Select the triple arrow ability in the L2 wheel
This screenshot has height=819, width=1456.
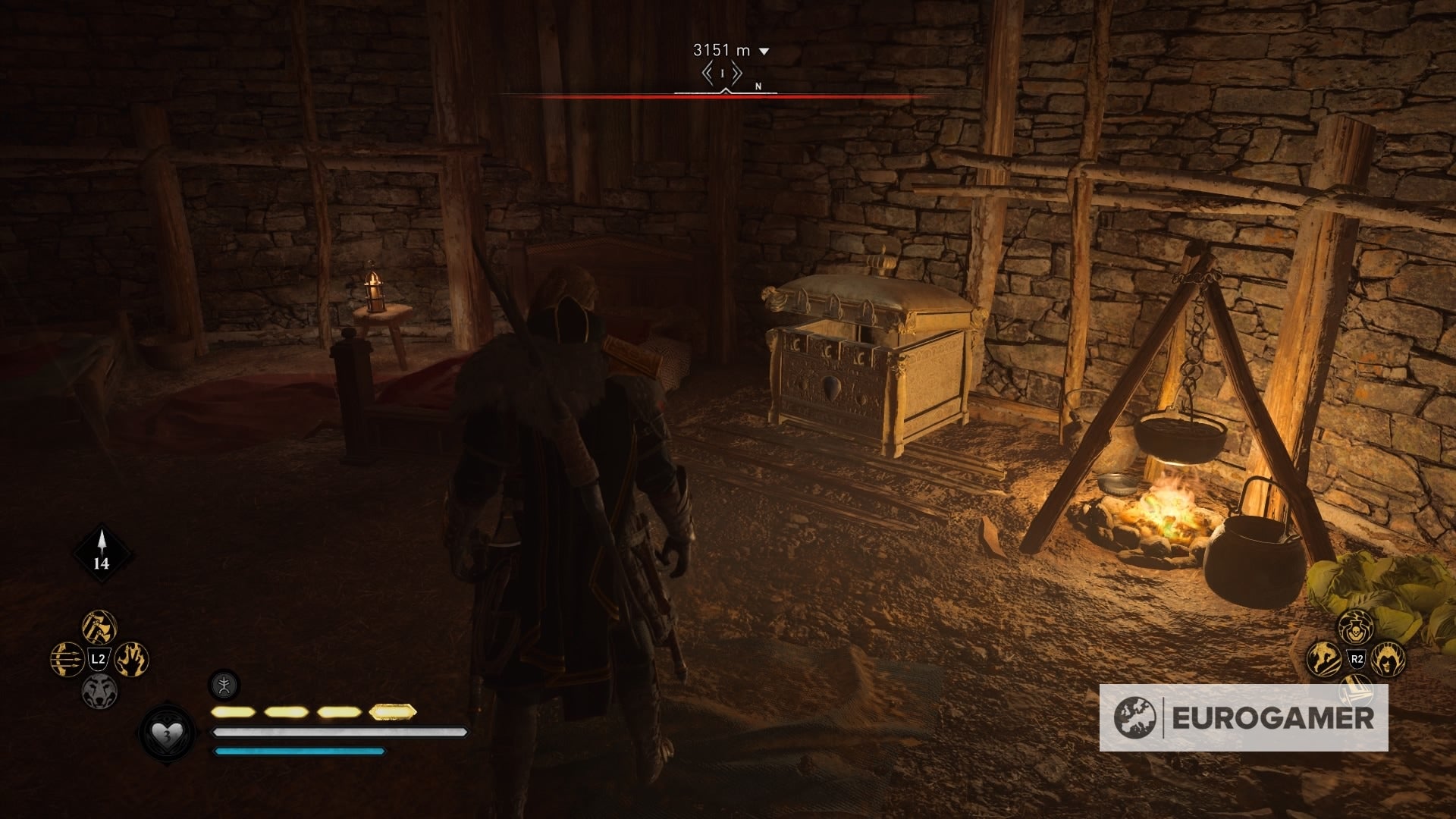pos(66,658)
